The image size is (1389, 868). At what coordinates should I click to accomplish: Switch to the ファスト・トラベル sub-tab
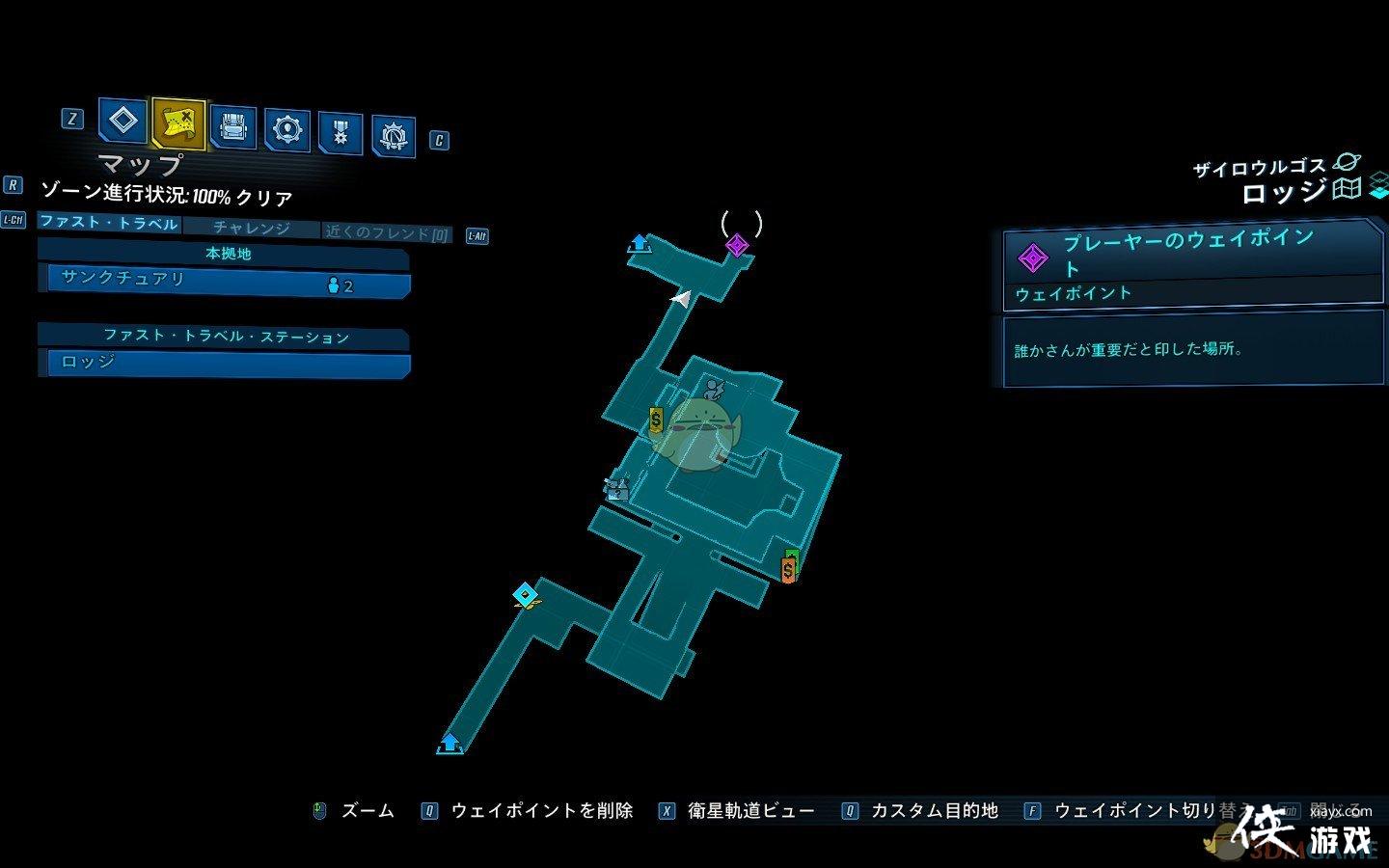coord(109,223)
